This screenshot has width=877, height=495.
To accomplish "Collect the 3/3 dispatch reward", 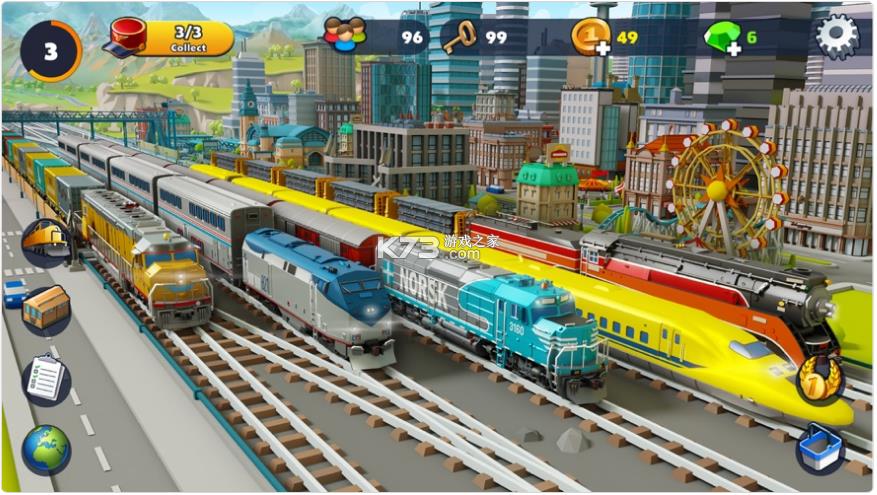I will 187,39.
